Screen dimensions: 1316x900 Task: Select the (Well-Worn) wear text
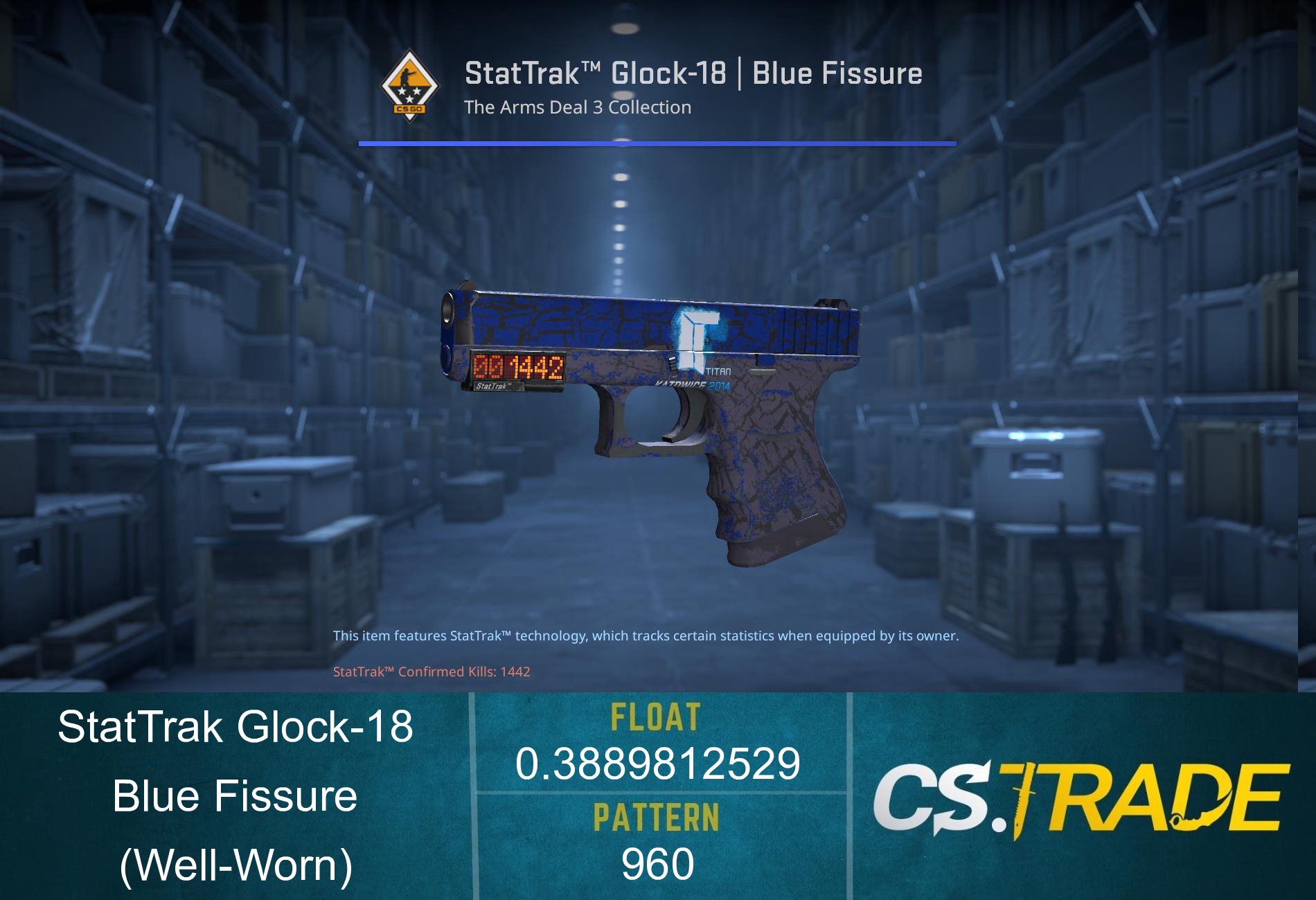click(237, 867)
